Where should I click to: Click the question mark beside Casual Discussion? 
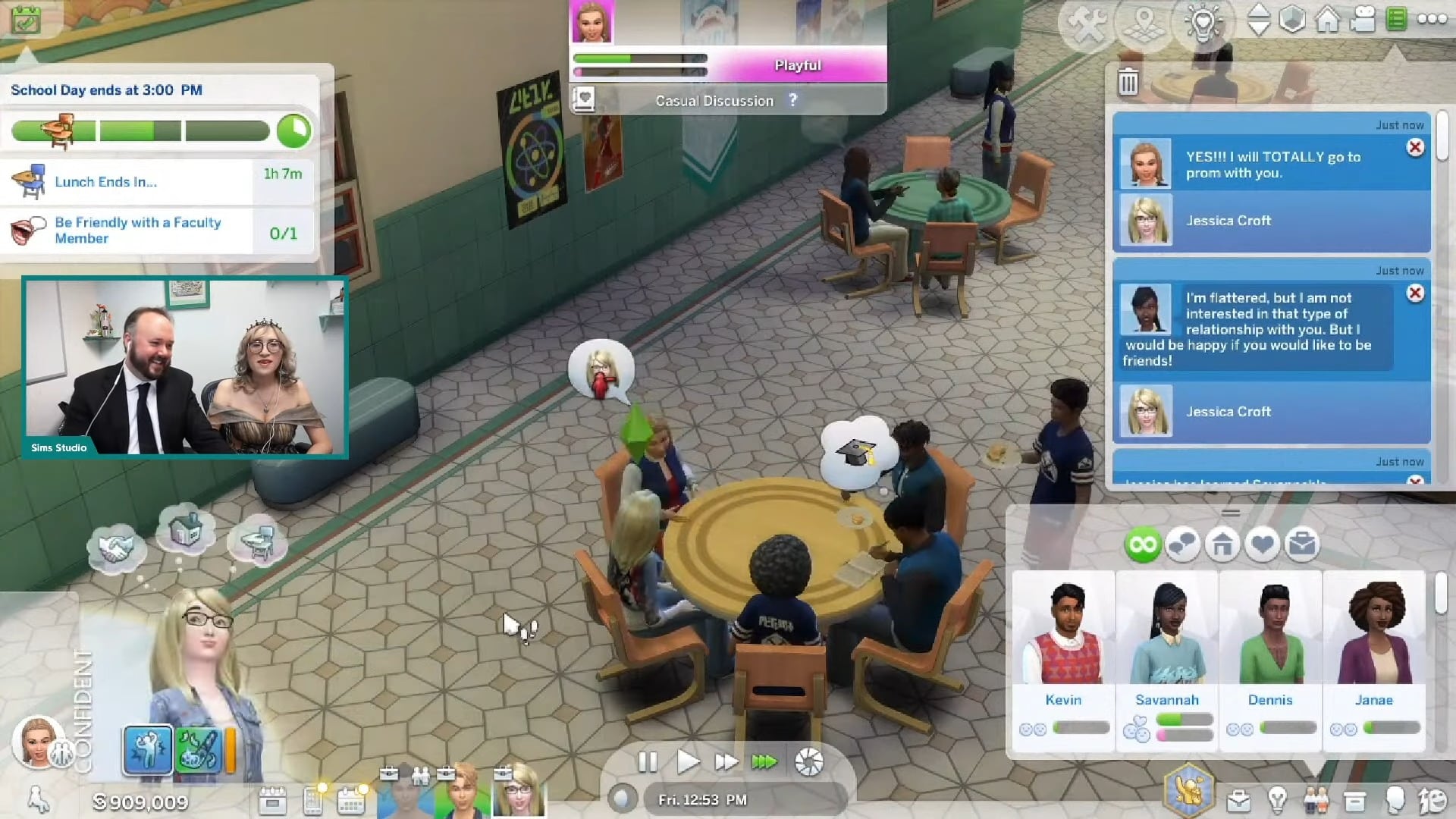pos(792,100)
